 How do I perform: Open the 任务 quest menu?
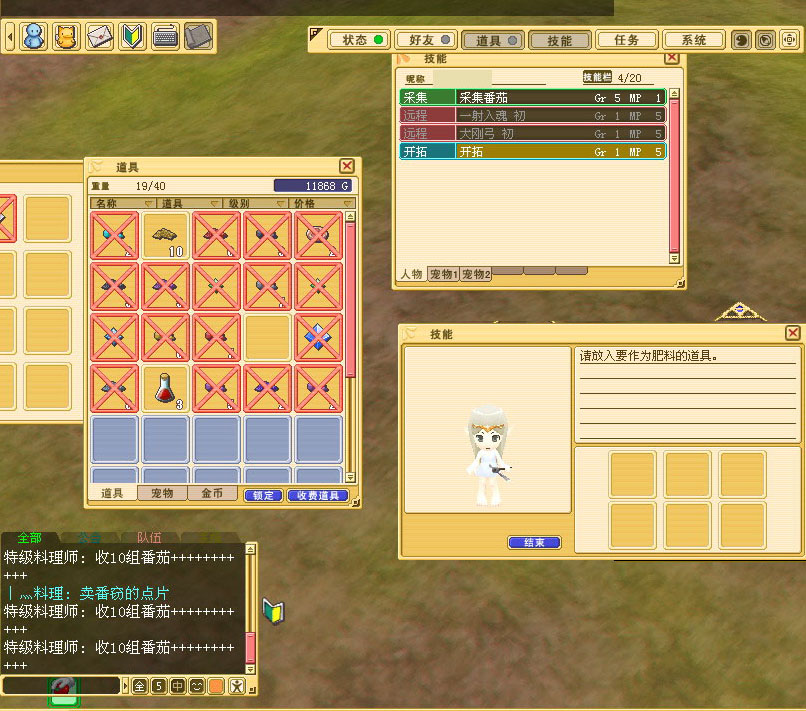tap(627, 40)
